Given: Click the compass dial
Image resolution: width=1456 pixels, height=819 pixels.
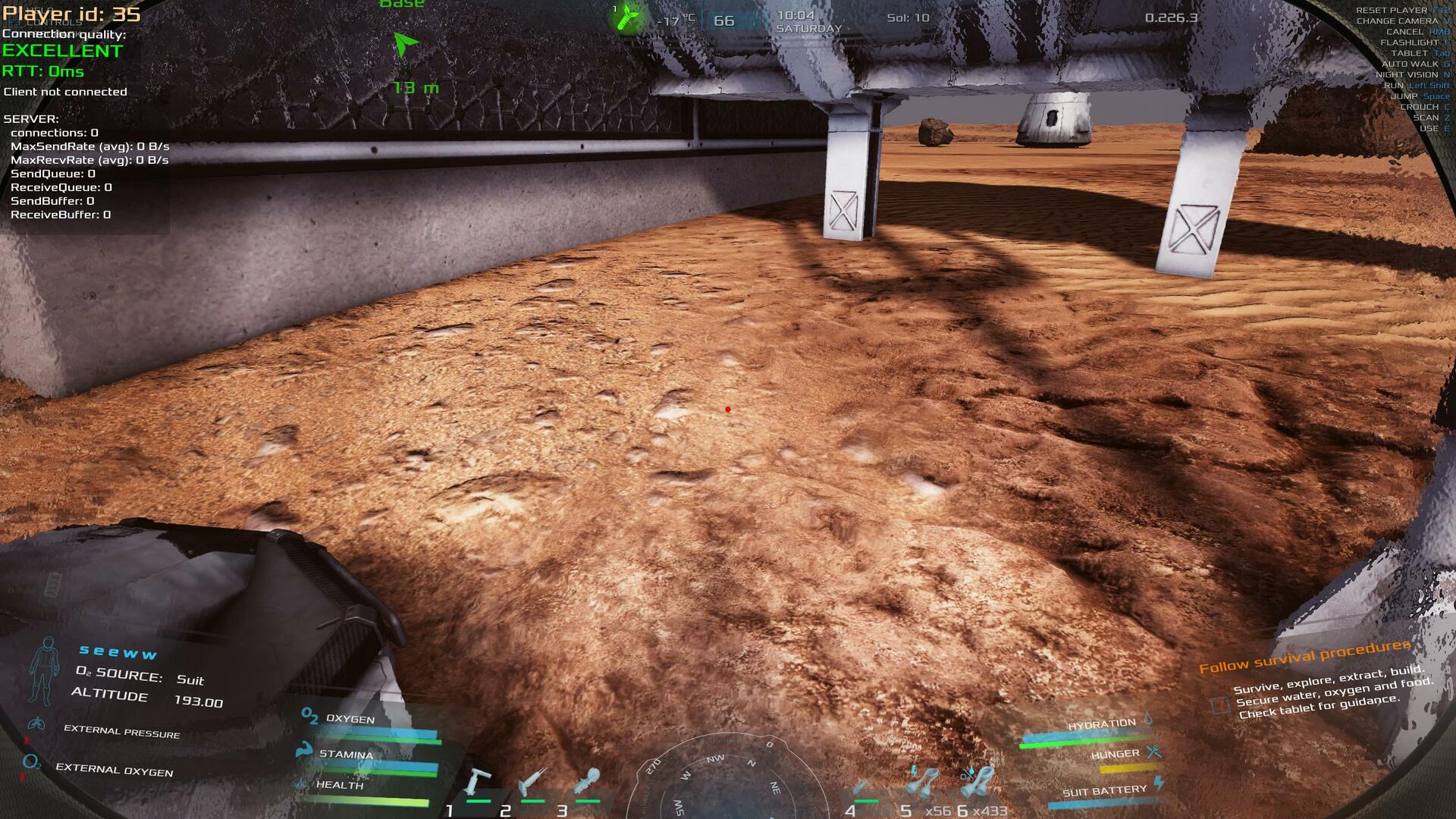Looking at the screenshot, I should pos(726,781).
